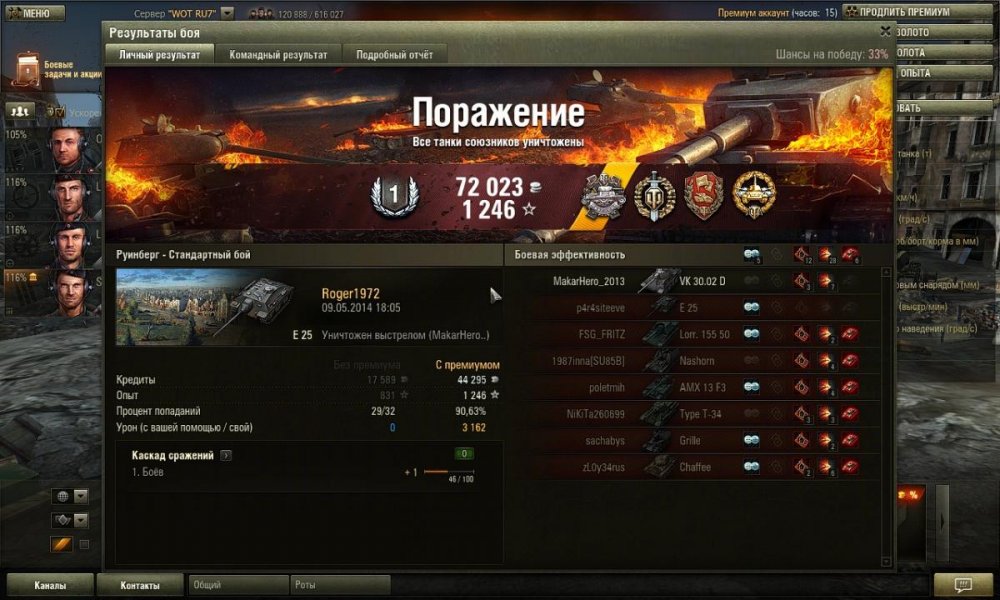The image size is (1000, 600).
Task: Select the Личный результат tab
Action: (x=160, y=54)
